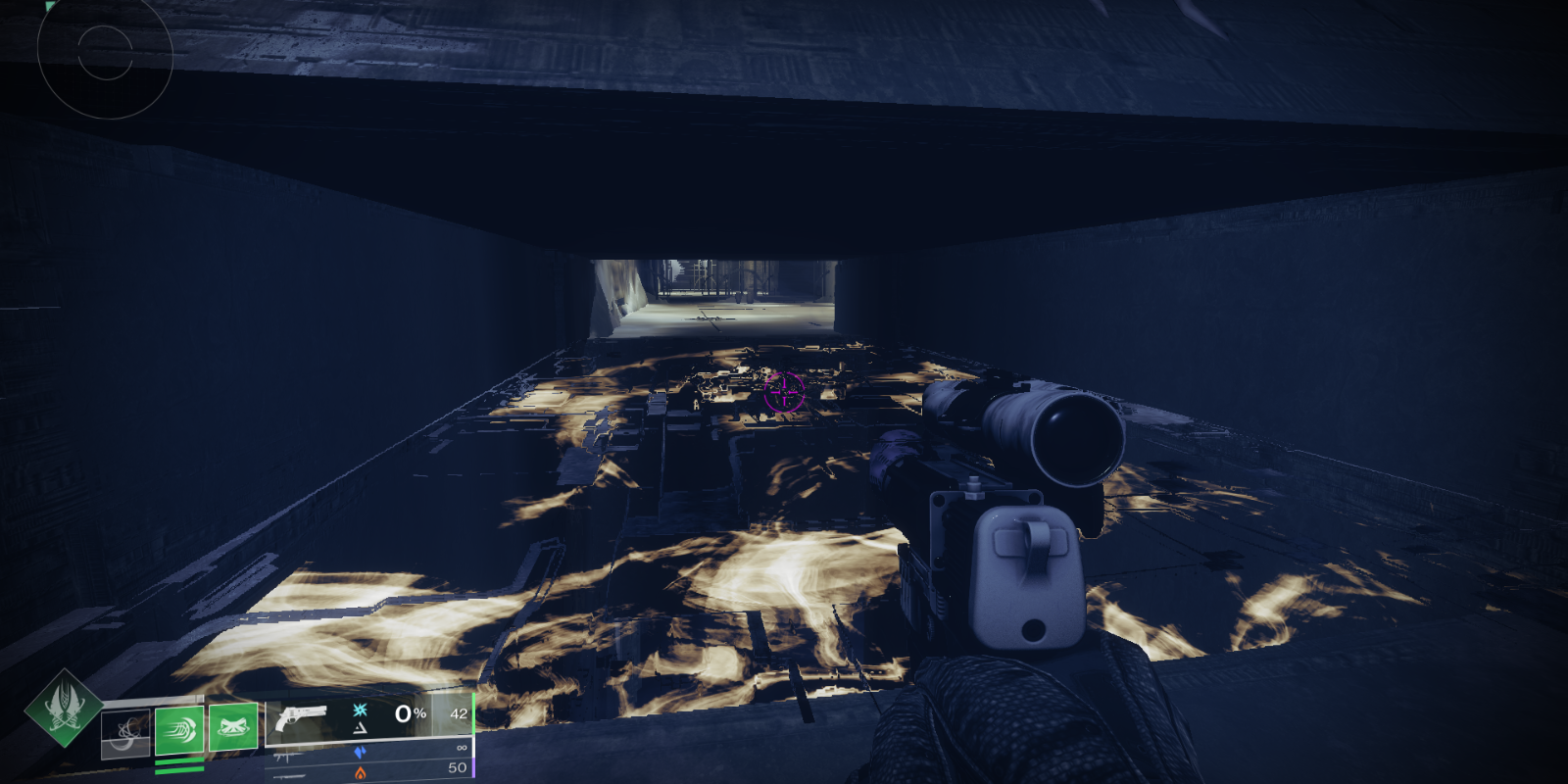Click the infinity ammo symbol
Image resolution: width=1568 pixels, height=784 pixels.
pyautogui.click(x=460, y=748)
